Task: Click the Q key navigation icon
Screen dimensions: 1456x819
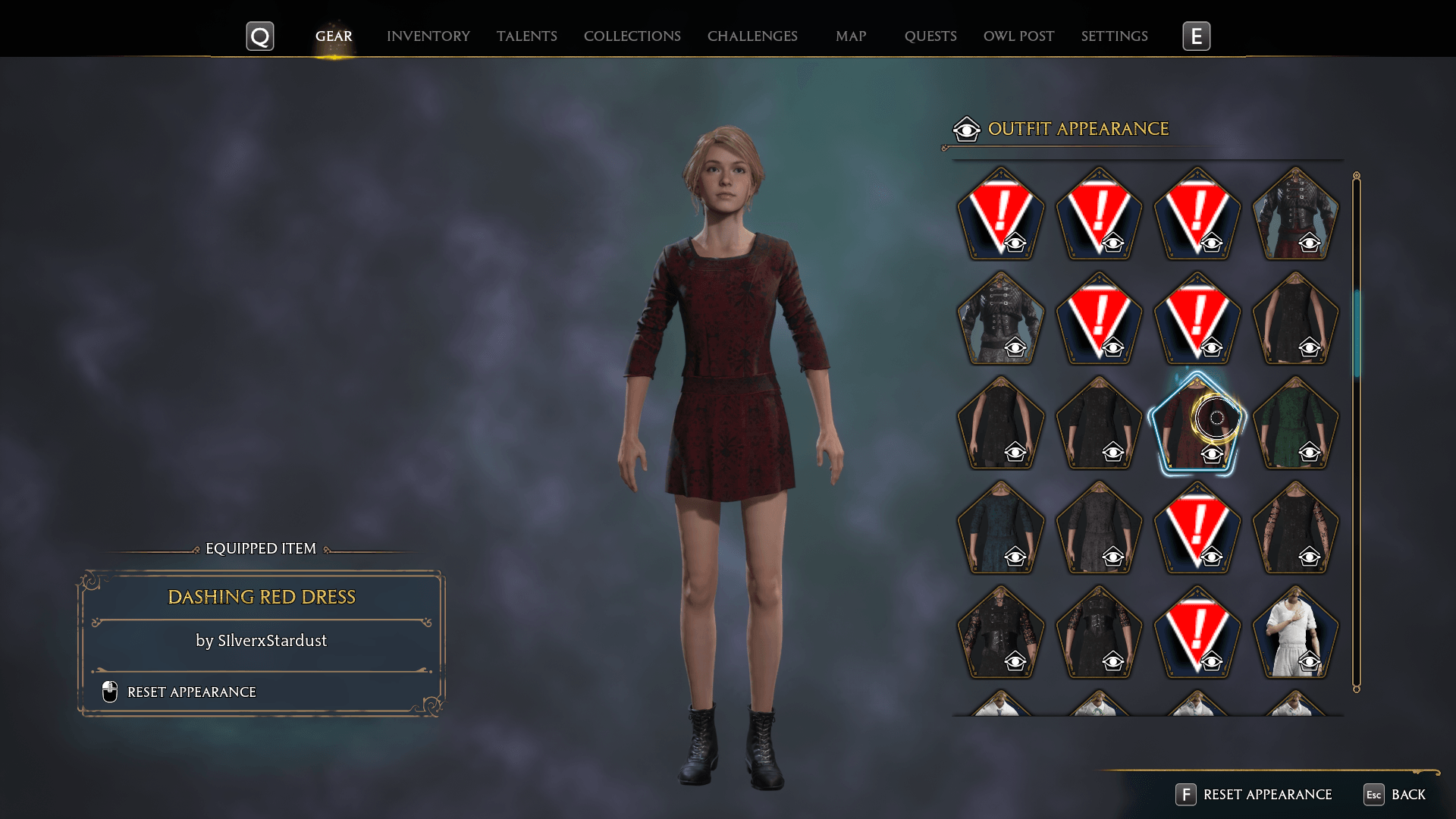Action: coord(260,35)
